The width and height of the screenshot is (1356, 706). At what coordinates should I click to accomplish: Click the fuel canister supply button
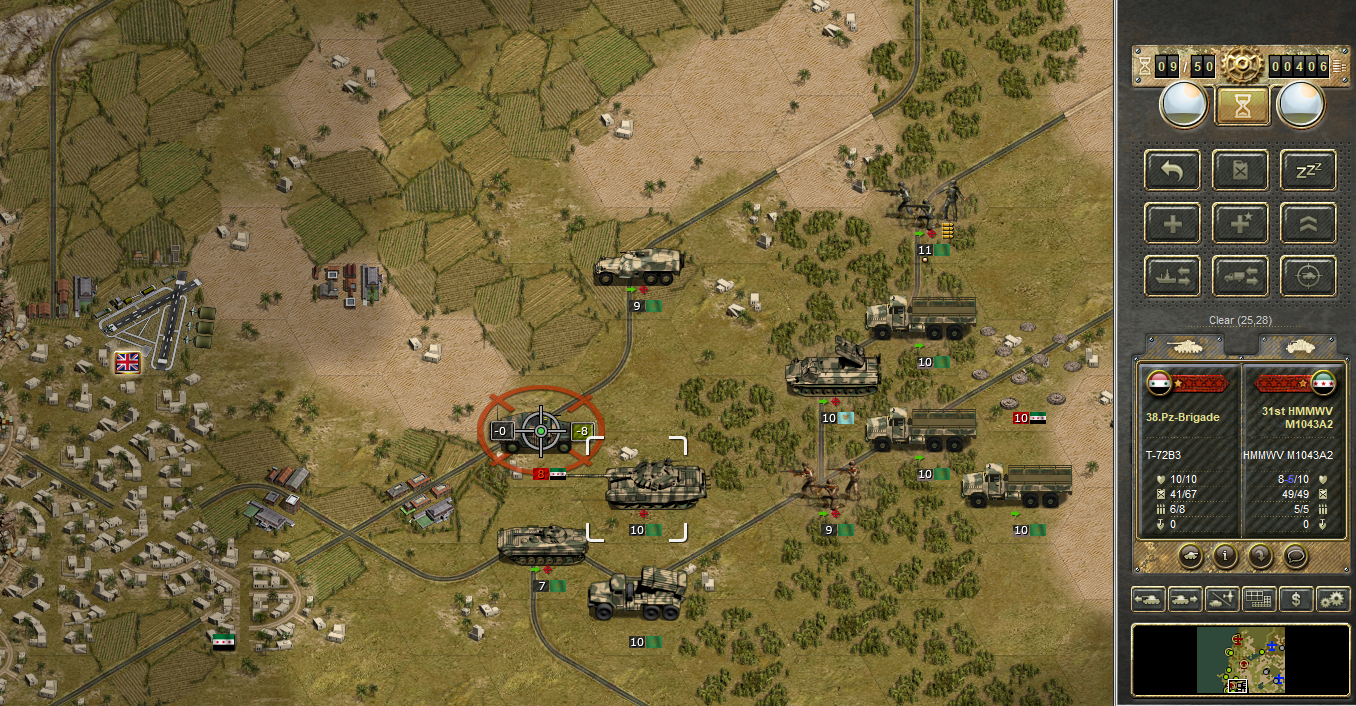1241,171
